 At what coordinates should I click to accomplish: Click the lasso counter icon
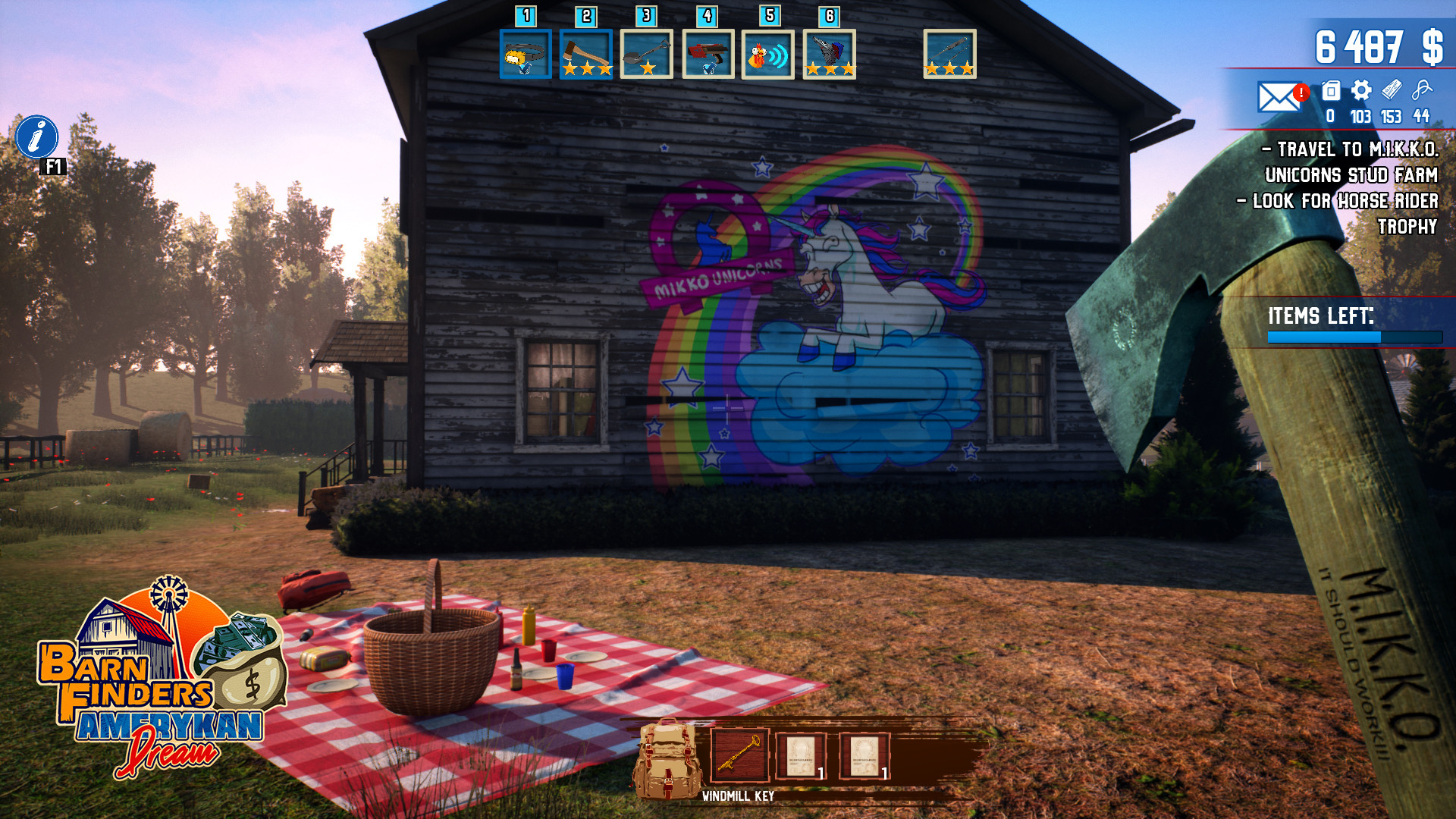point(1423,92)
